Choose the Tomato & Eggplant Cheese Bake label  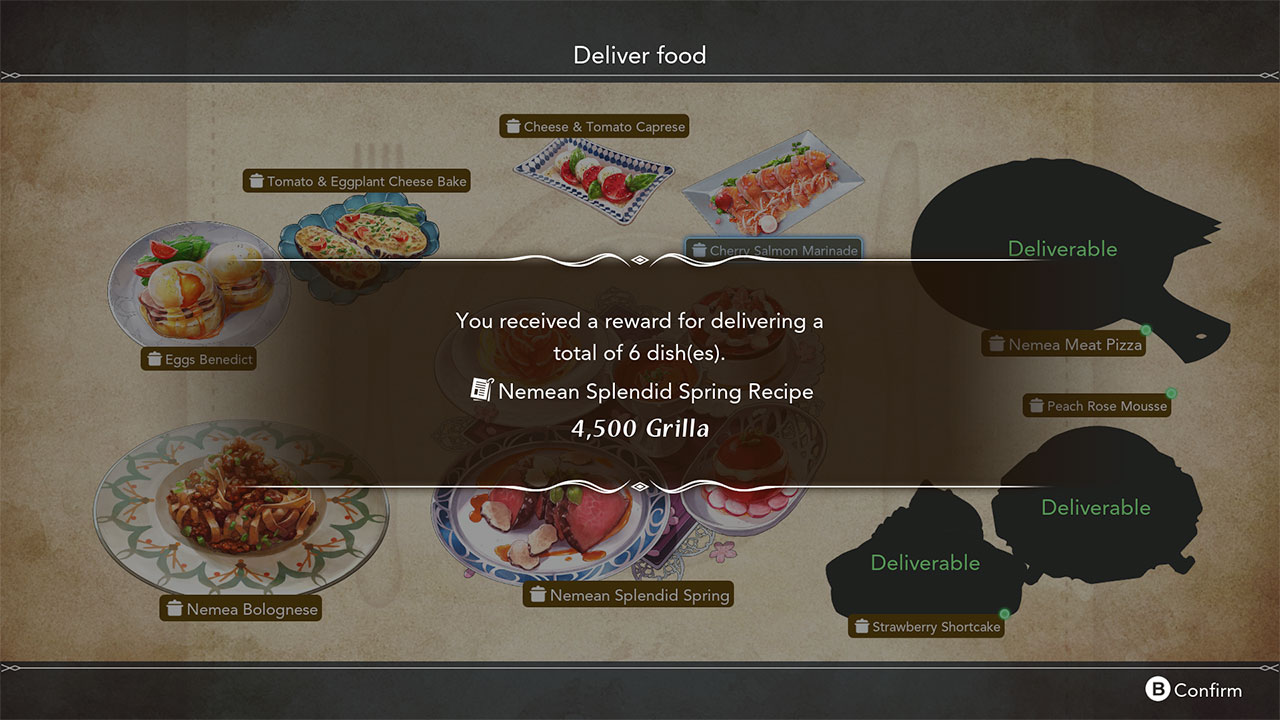(357, 181)
